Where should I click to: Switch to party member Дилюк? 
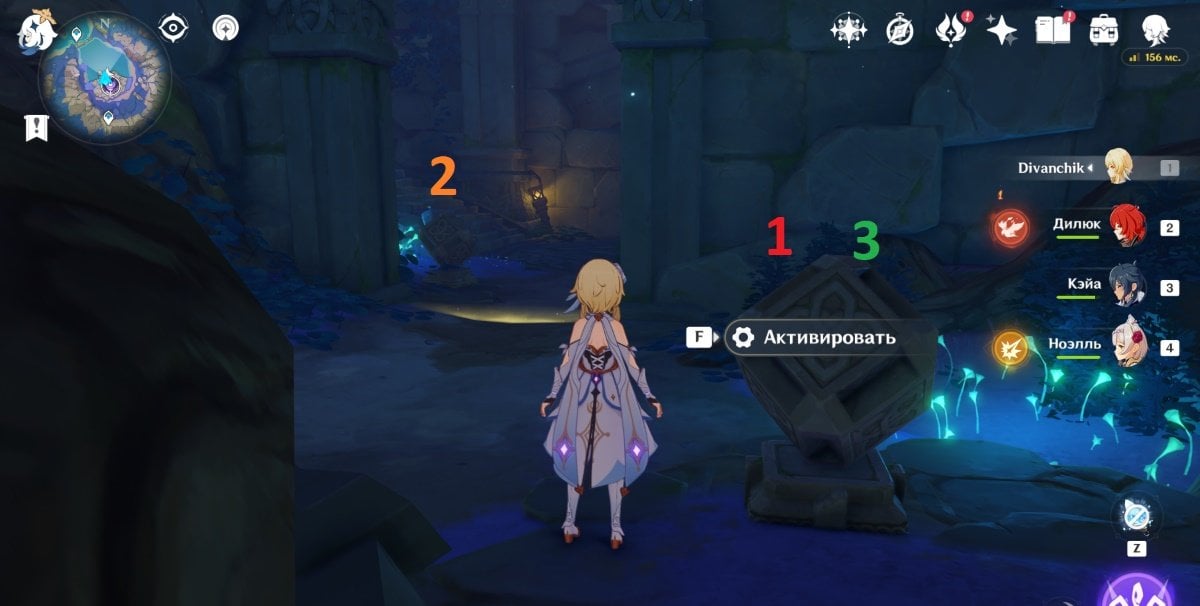tap(1126, 226)
